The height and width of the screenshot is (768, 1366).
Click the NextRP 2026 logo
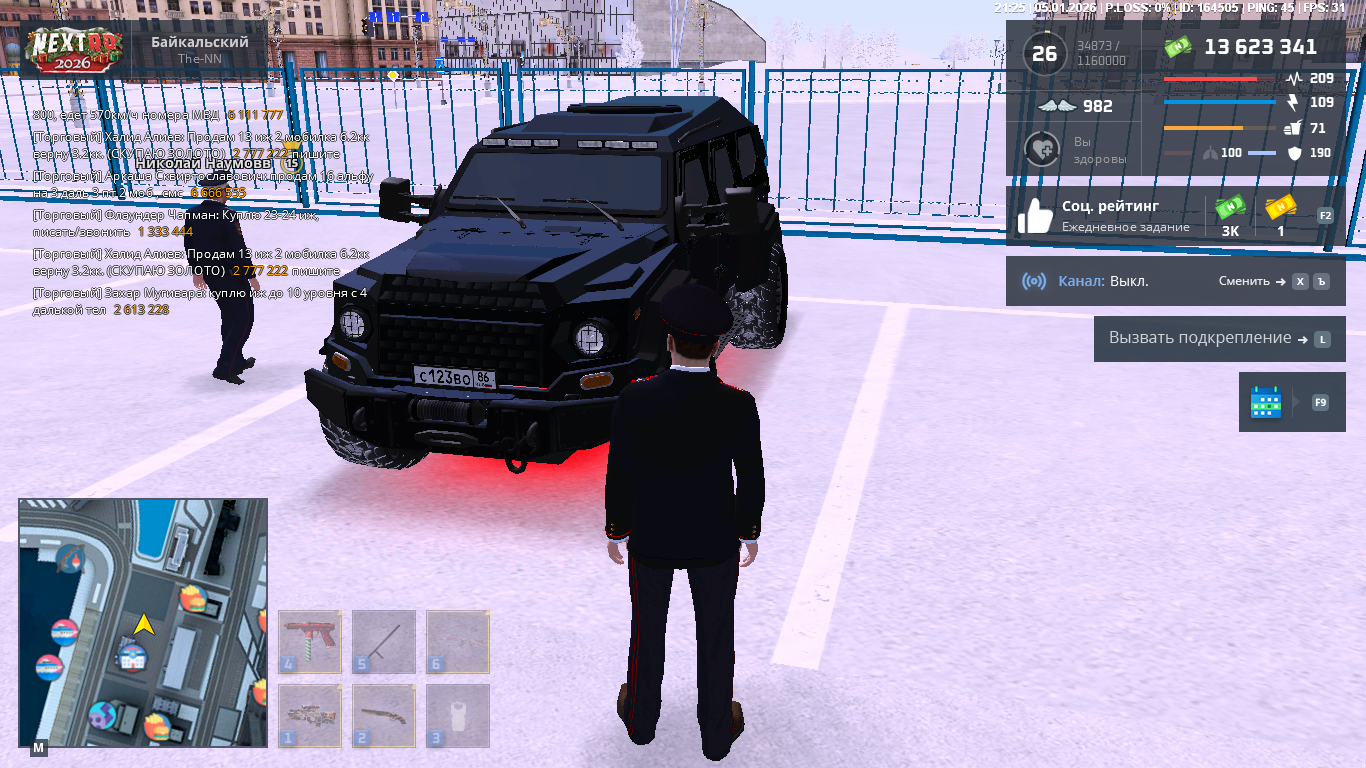75,48
